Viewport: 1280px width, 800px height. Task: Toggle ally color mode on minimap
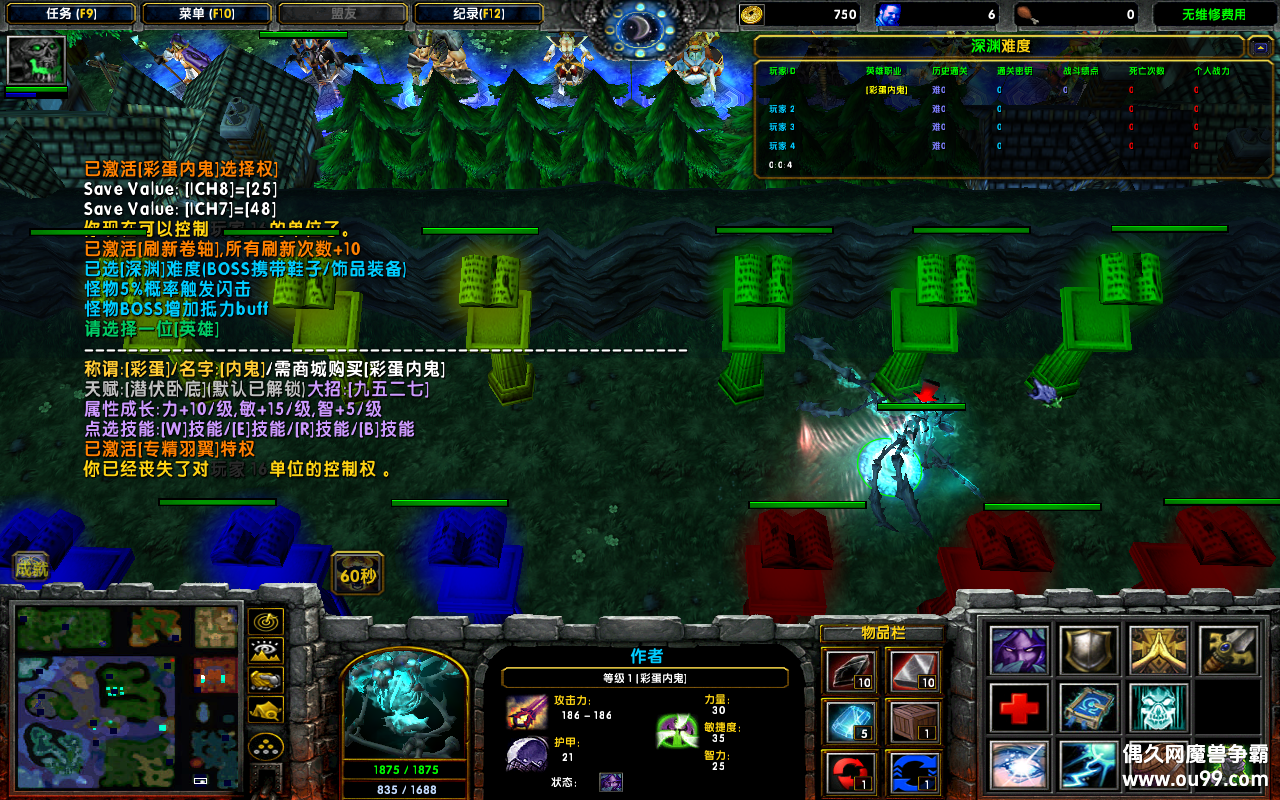pyautogui.click(x=266, y=681)
